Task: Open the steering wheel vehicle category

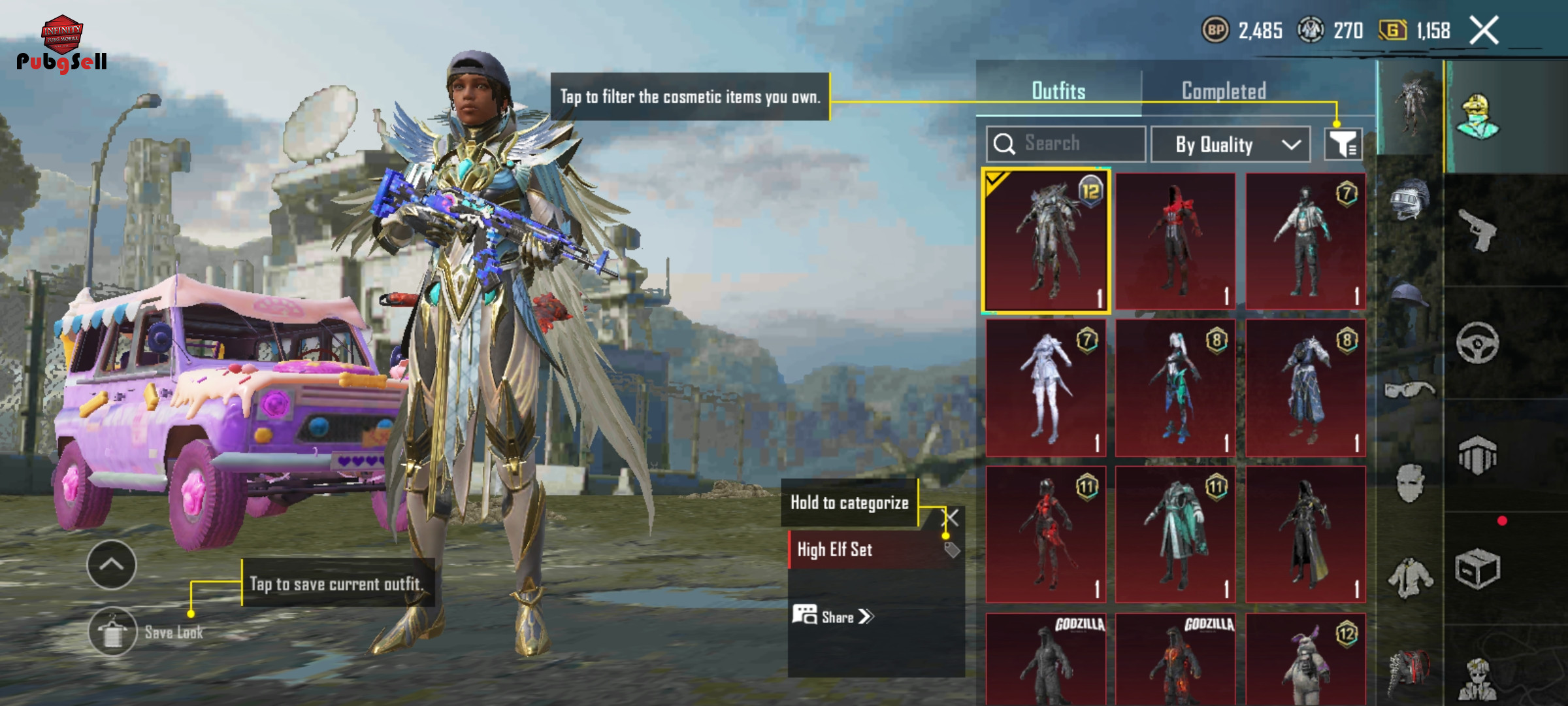Action: click(1478, 343)
